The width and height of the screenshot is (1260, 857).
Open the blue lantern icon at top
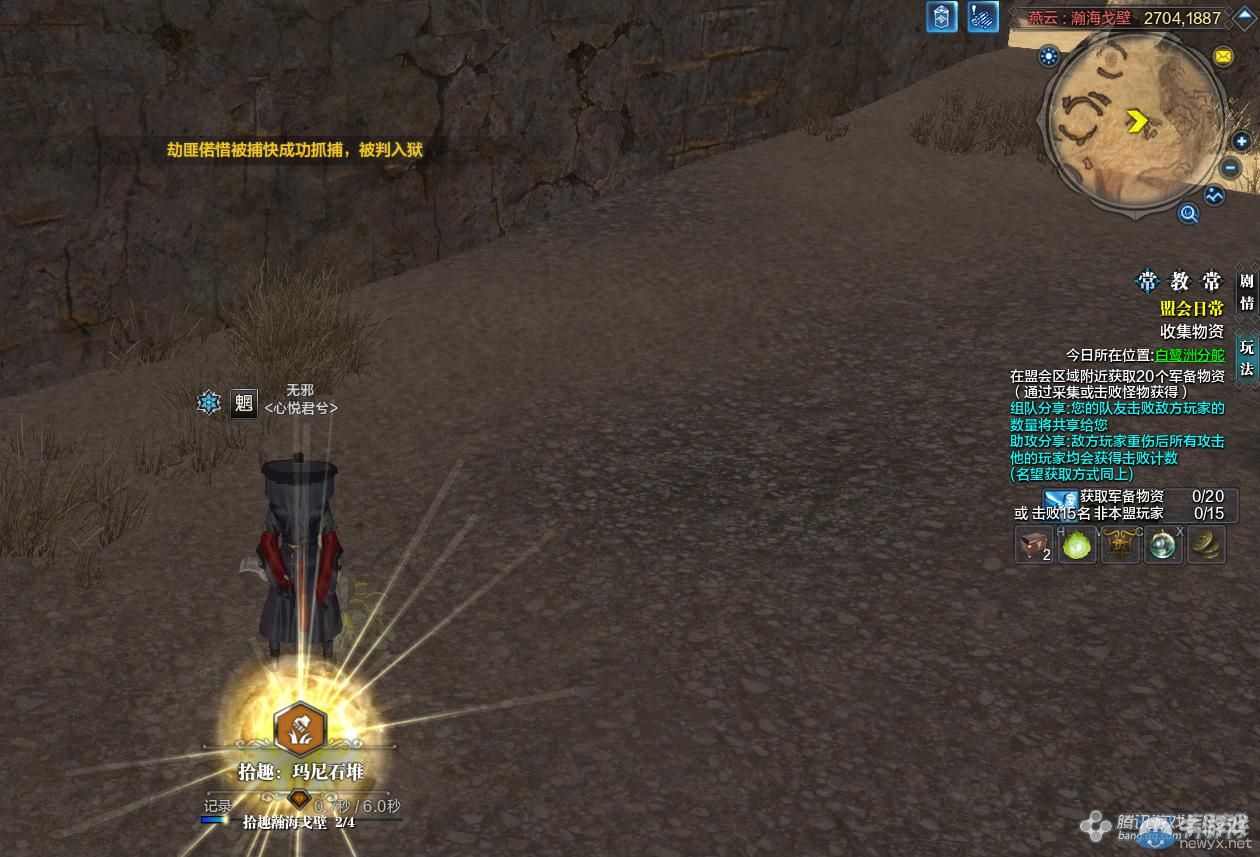(941, 17)
